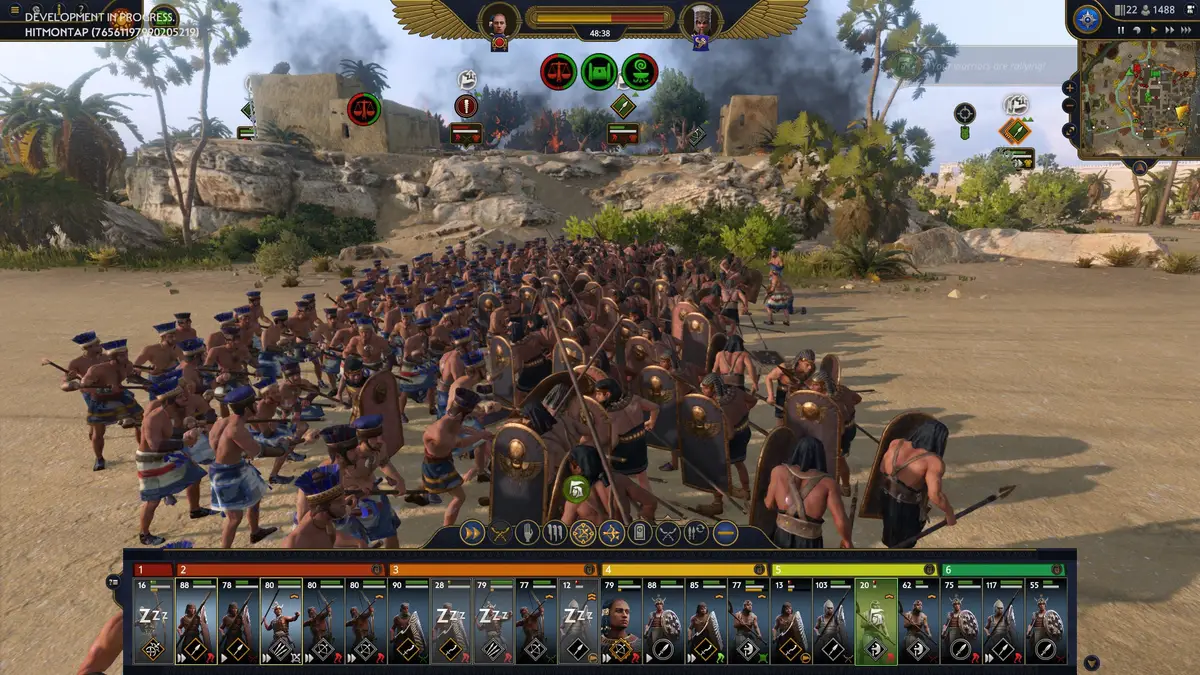Select the green scroll capture point icon

point(599,72)
